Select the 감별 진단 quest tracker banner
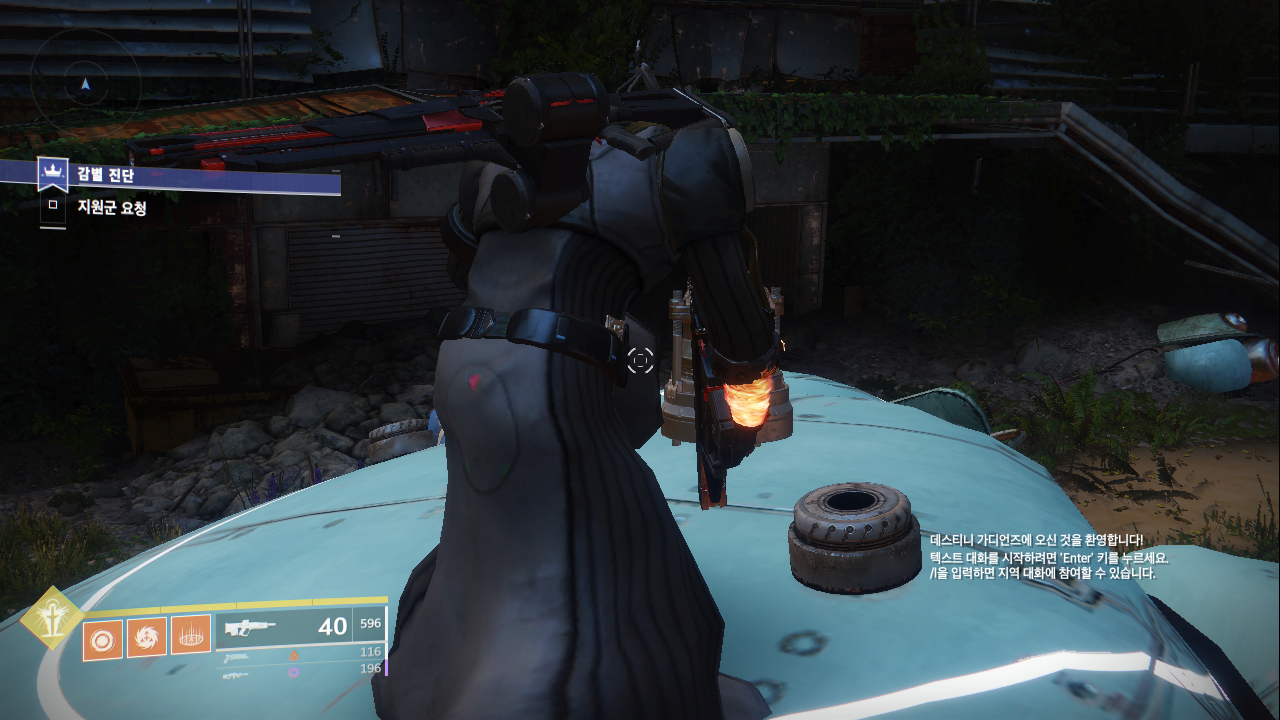The width and height of the screenshot is (1280, 720). pyautogui.click(x=190, y=176)
